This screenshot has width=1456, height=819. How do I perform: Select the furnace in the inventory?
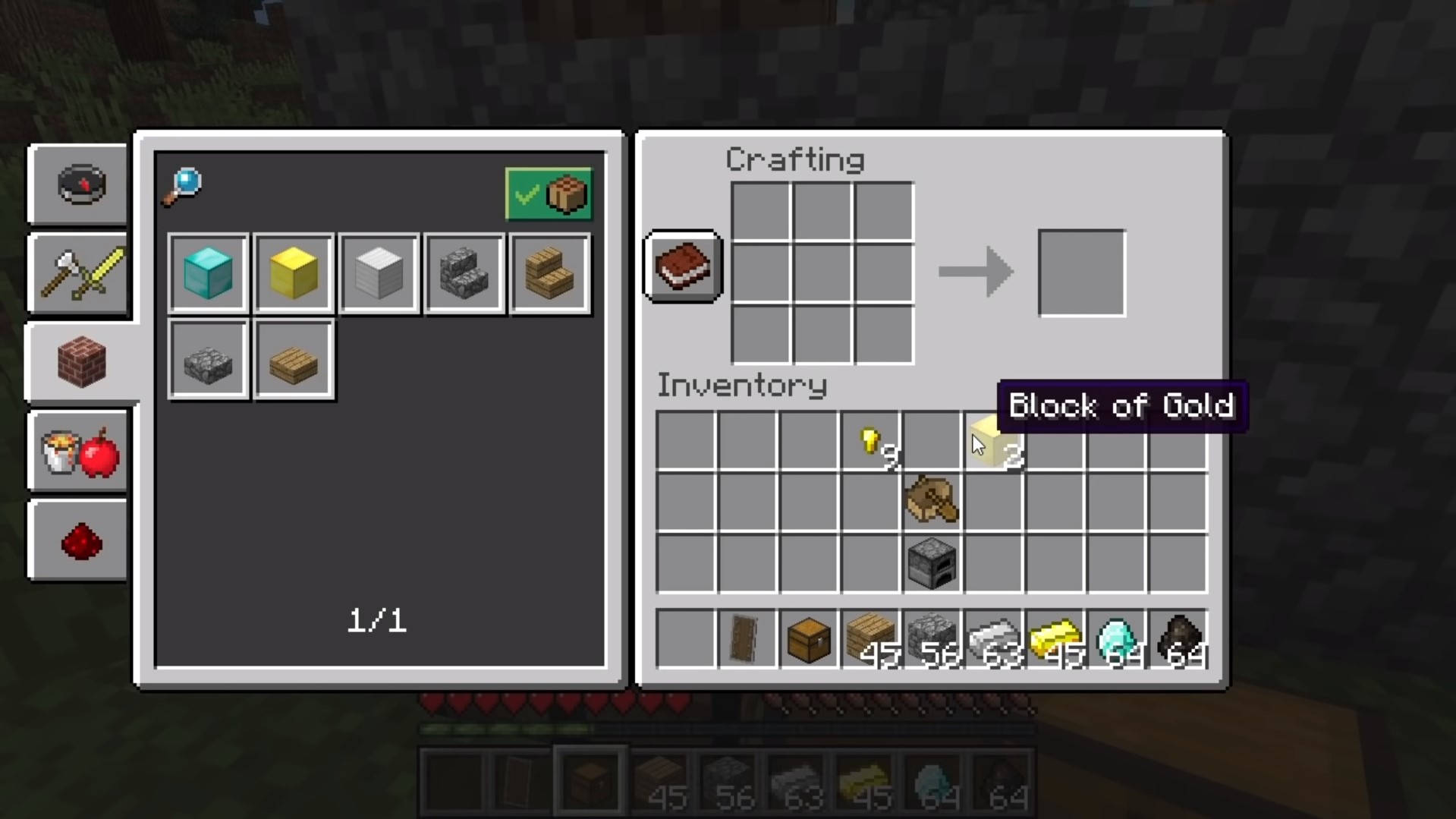pyautogui.click(x=932, y=563)
